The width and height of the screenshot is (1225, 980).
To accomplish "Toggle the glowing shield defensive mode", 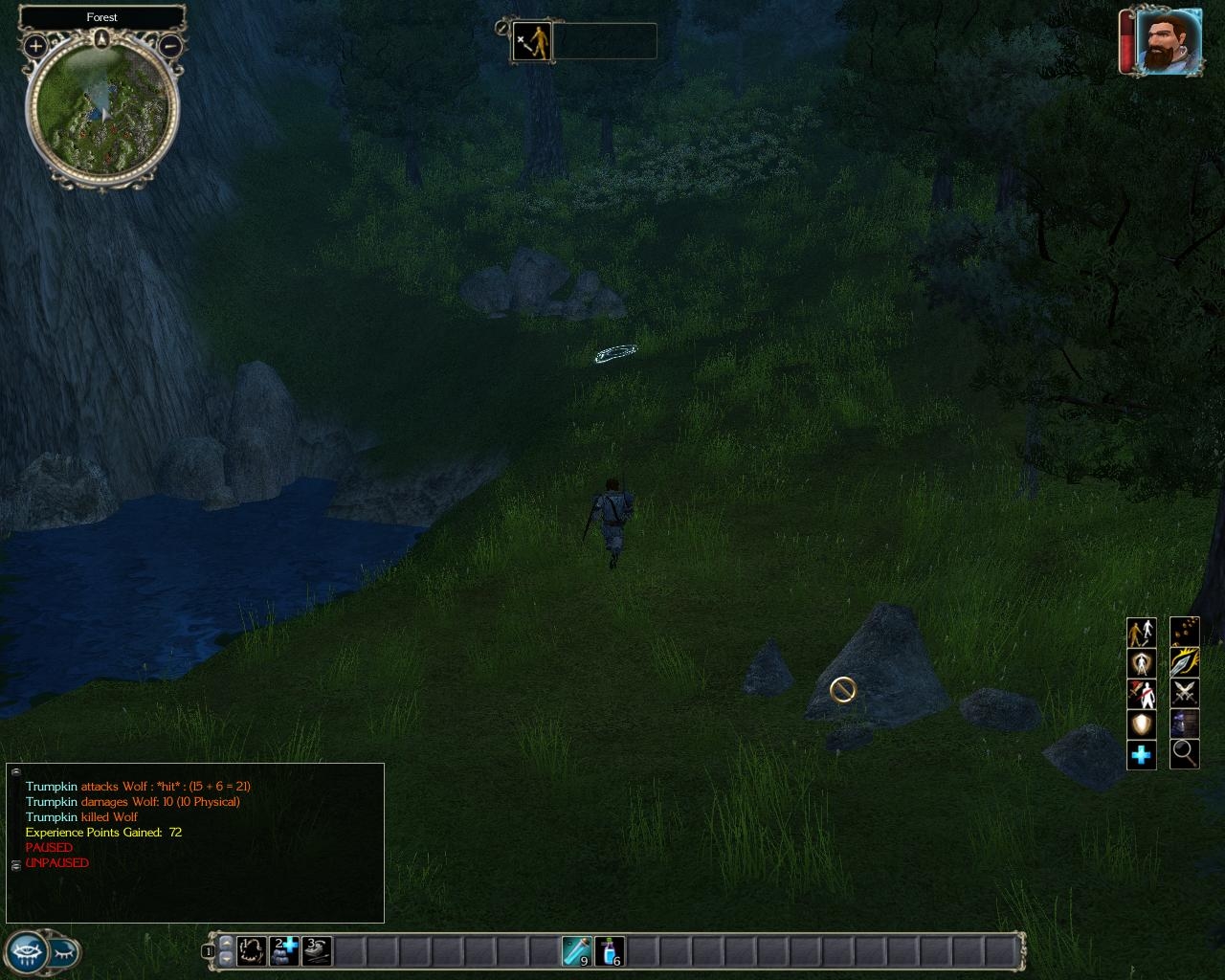I will [x=1141, y=724].
